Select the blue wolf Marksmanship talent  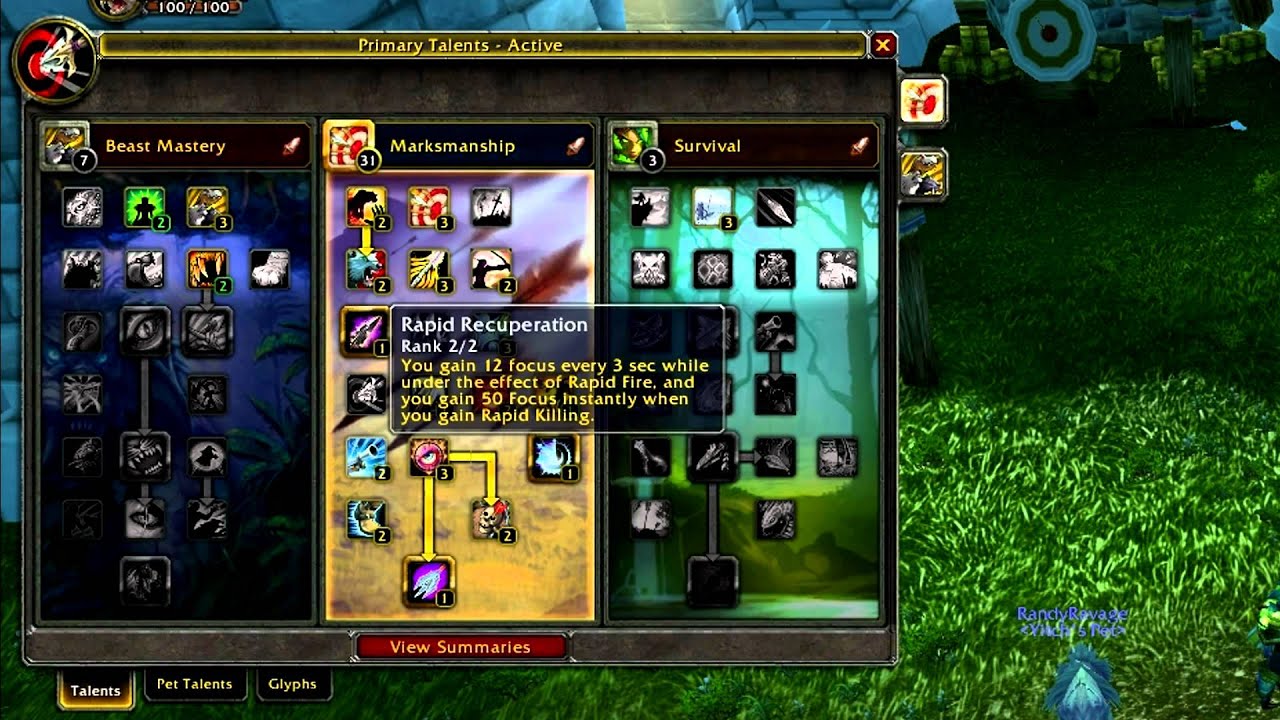366,269
